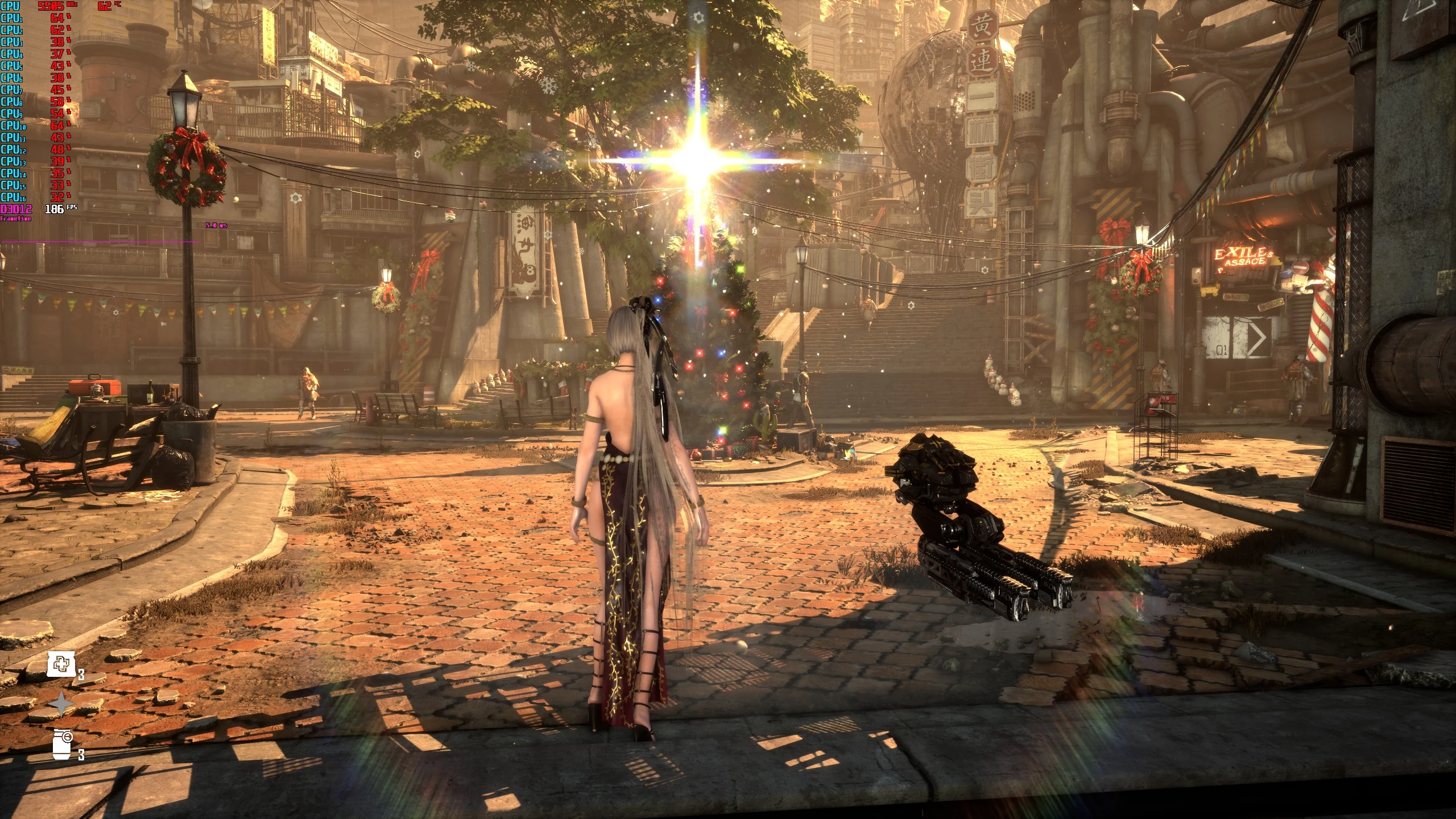Use the grenade canister item icon
The height and width of the screenshot is (819, 1456).
click(x=63, y=744)
